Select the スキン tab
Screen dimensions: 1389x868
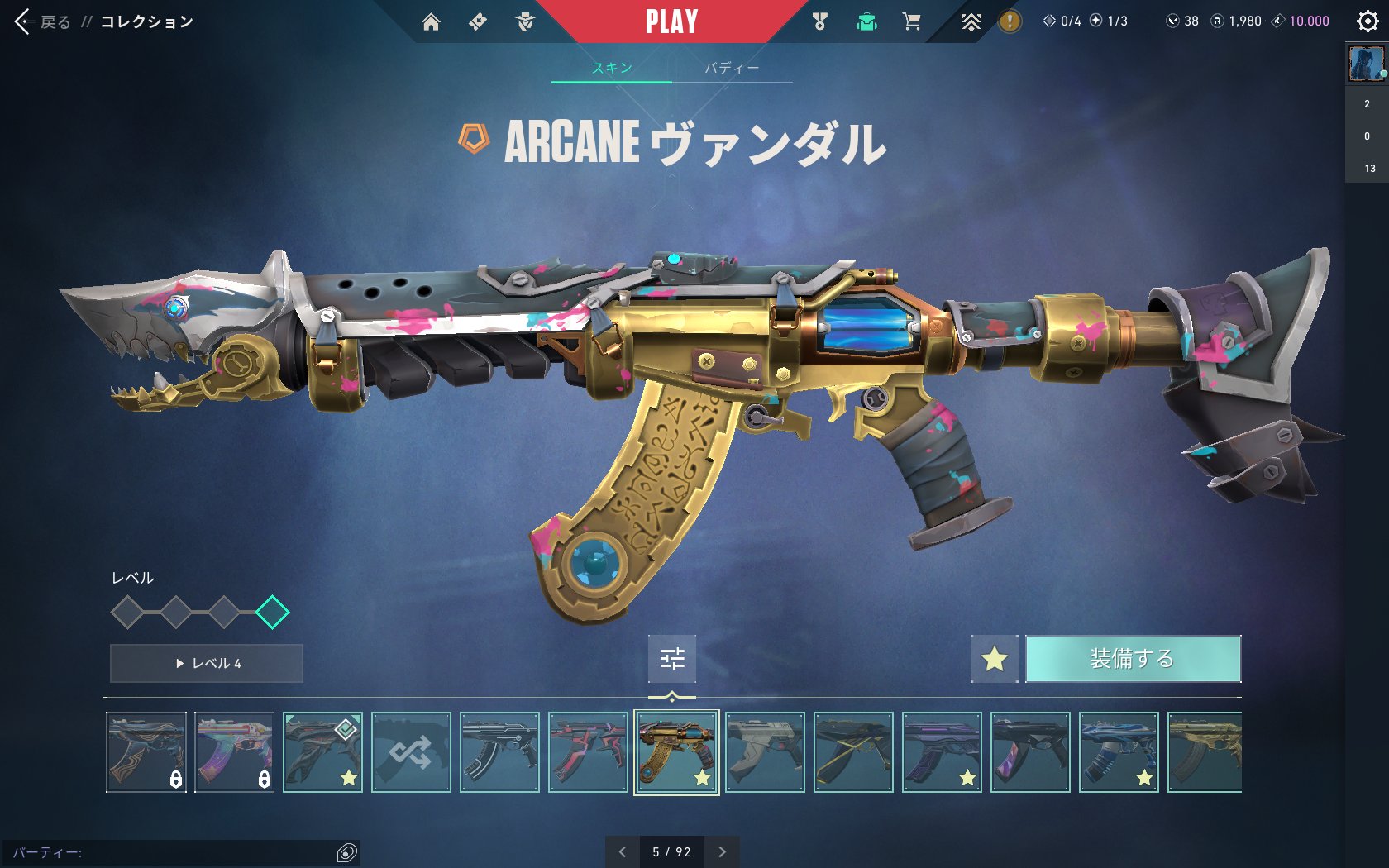[x=612, y=68]
